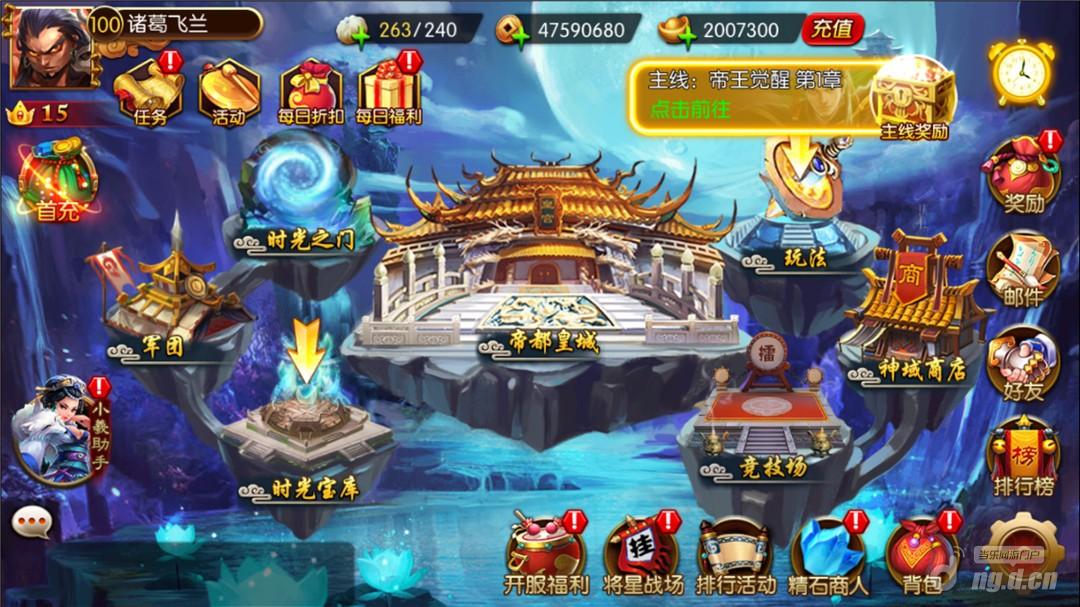The height and width of the screenshot is (607, 1080).
Task: Open the 主线奖励 treasure chest
Action: (x=913, y=97)
